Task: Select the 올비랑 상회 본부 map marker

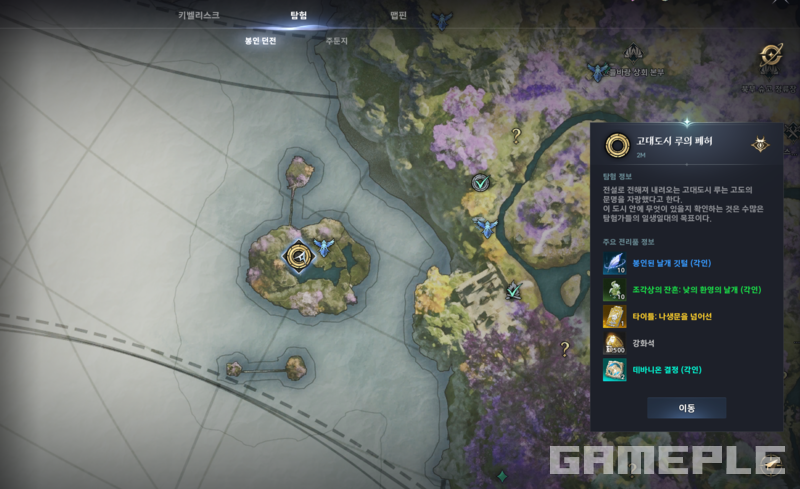Action: [599, 72]
